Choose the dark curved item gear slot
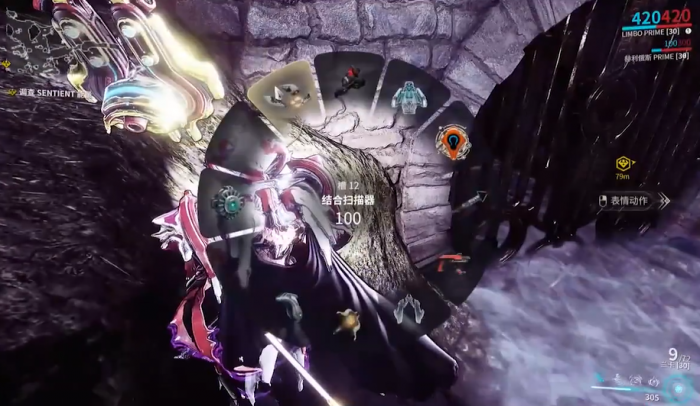This screenshot has width=700, height=406. (x=290, y=307)
